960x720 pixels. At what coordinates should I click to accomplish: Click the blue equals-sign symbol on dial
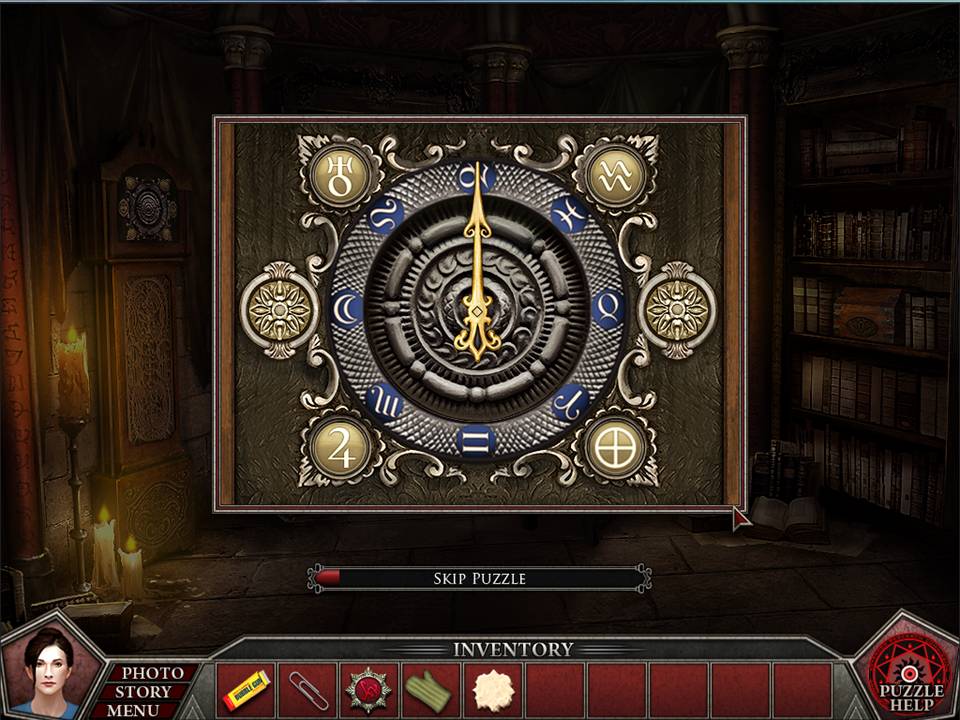coord(476,439)
